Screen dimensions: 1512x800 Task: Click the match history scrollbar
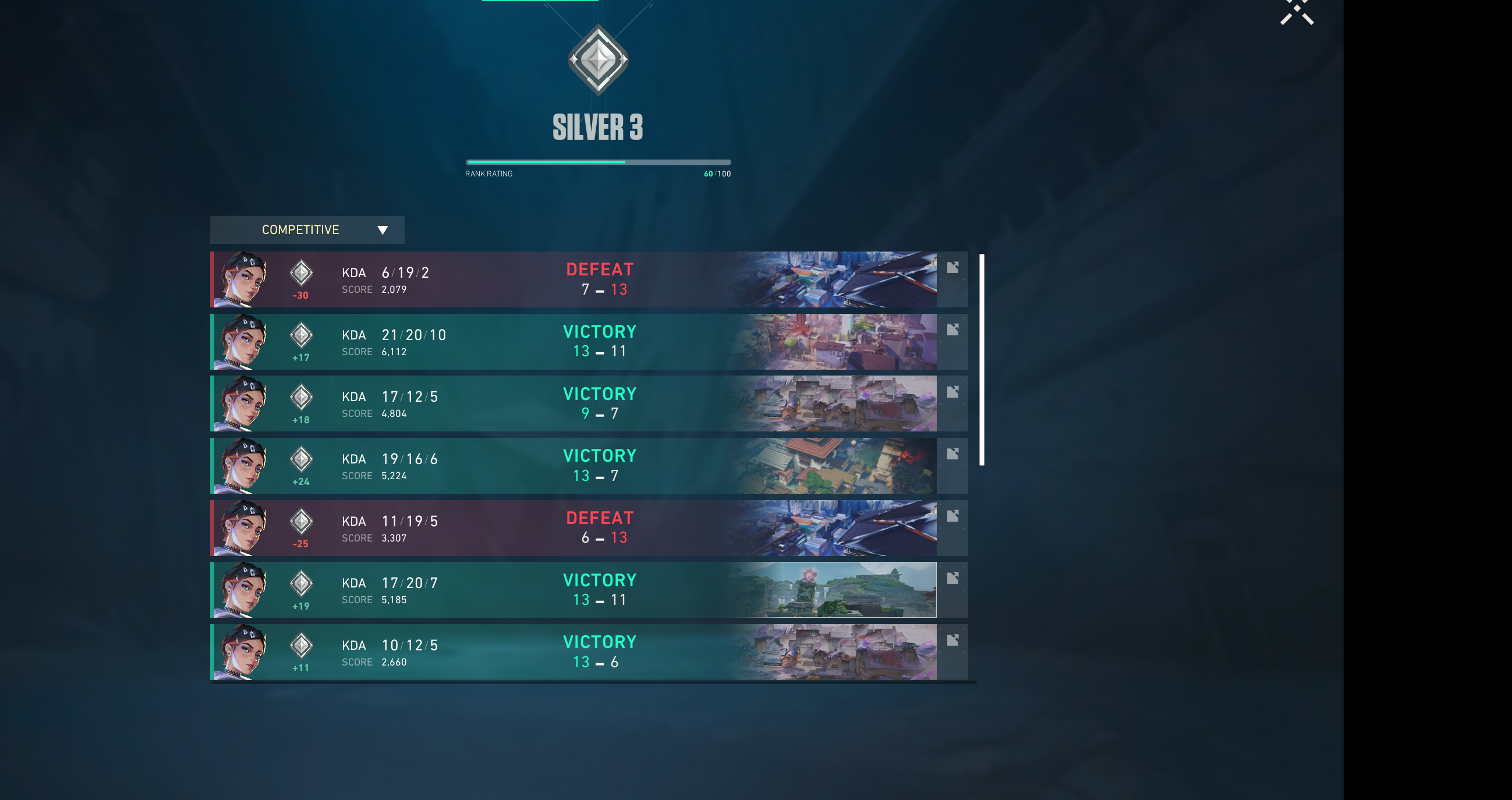click(982, 360)
